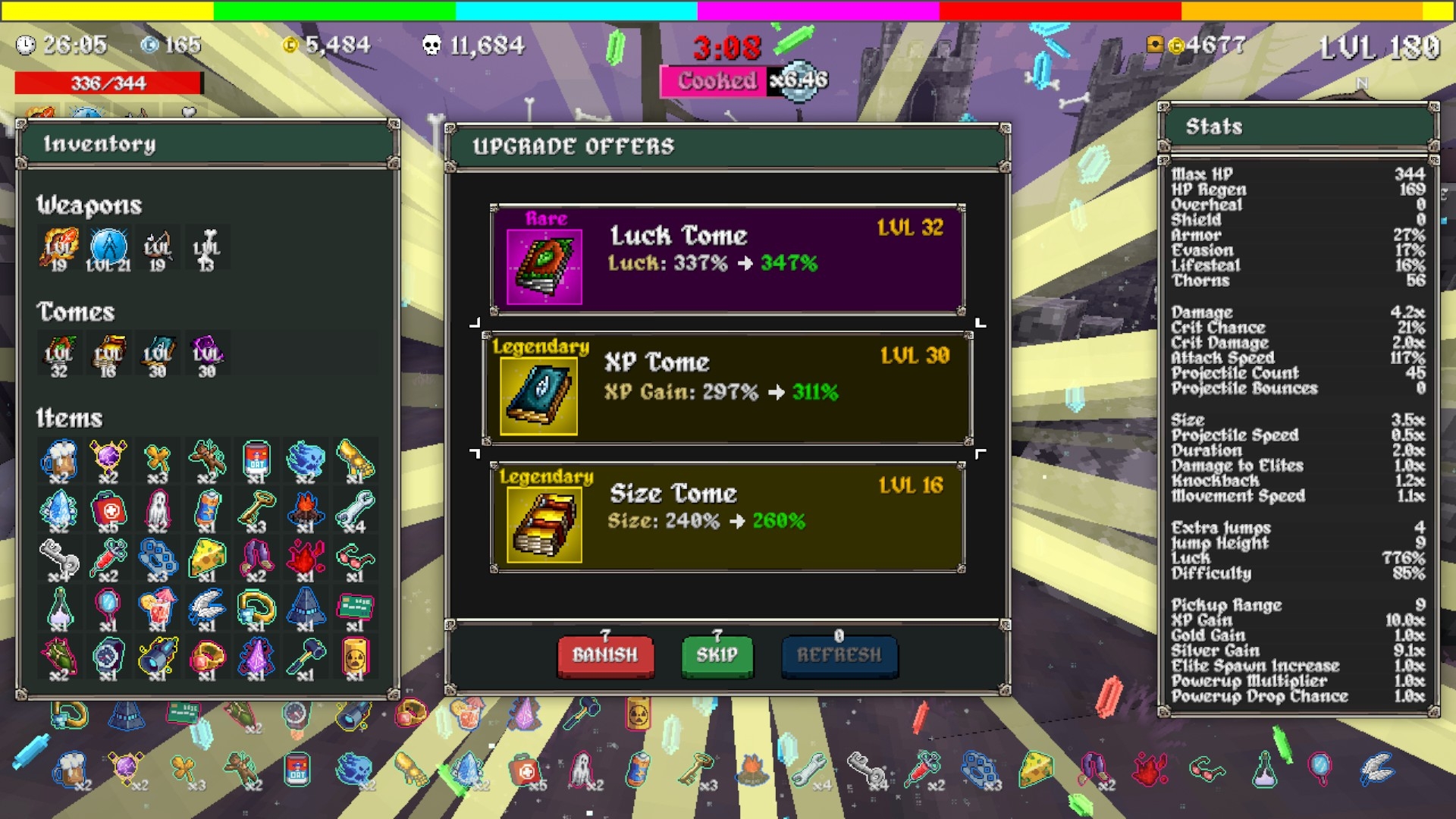
Task: Inspect the purple tome in inventory
Action: coord(206,354)
